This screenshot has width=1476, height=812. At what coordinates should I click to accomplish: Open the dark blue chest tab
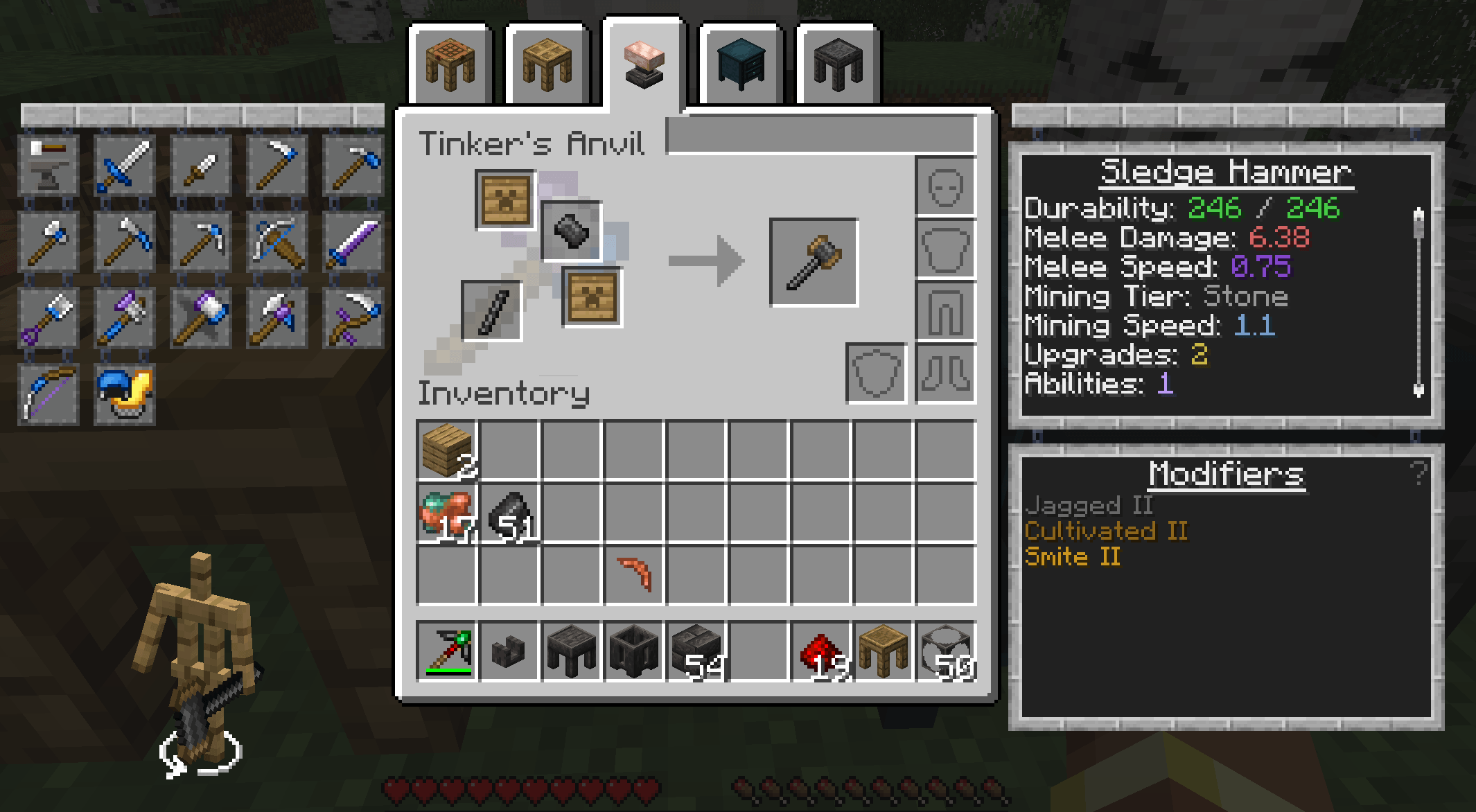(741, 64)
